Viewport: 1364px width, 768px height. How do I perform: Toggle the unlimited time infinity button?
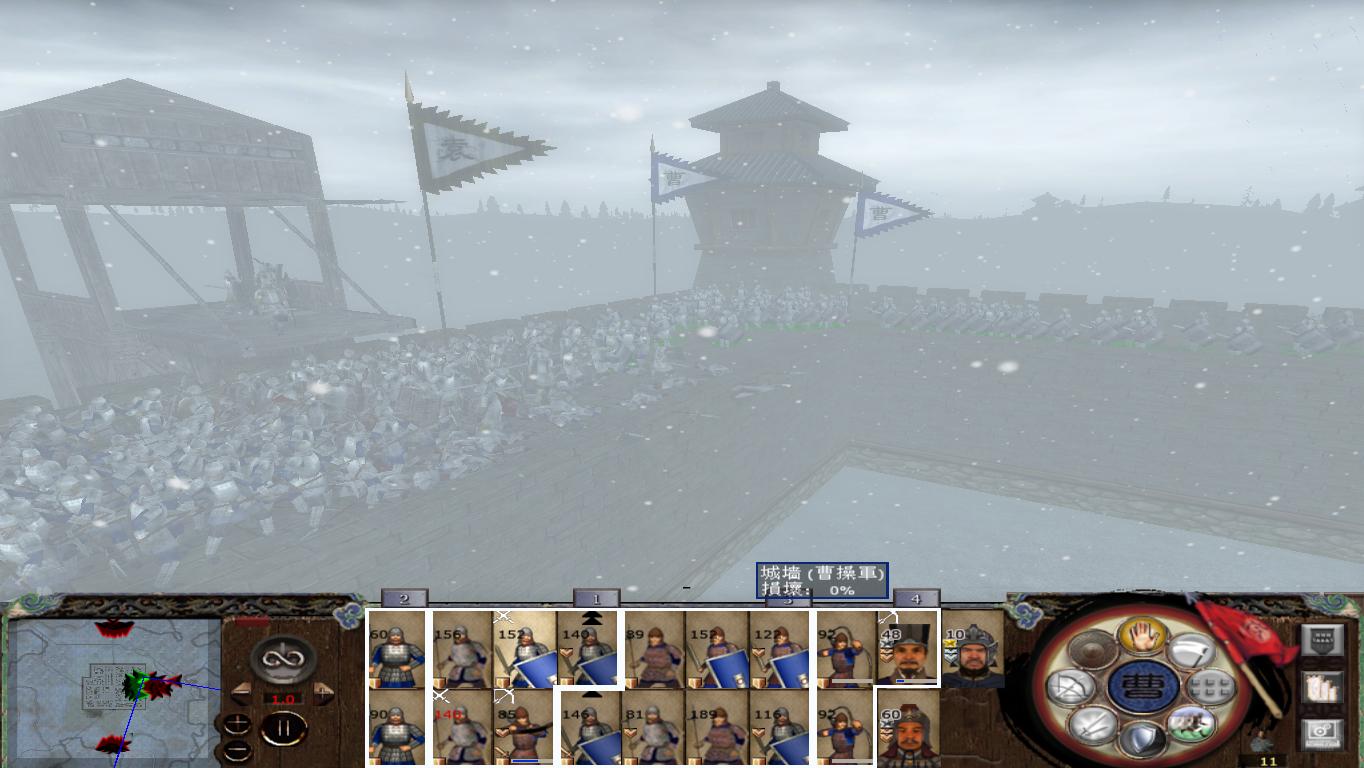click(283, 658)
